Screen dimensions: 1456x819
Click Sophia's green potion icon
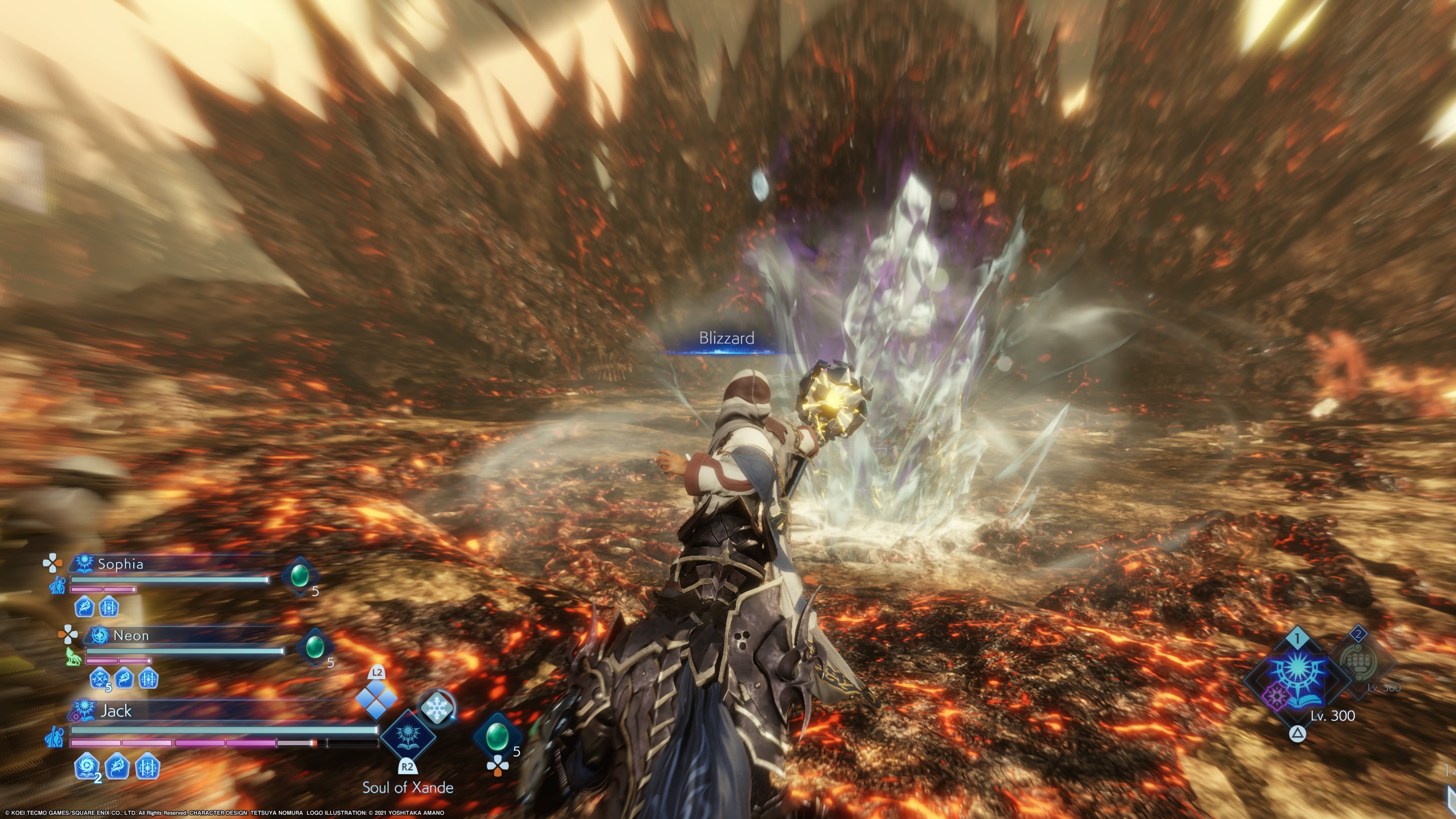point(300,576)
